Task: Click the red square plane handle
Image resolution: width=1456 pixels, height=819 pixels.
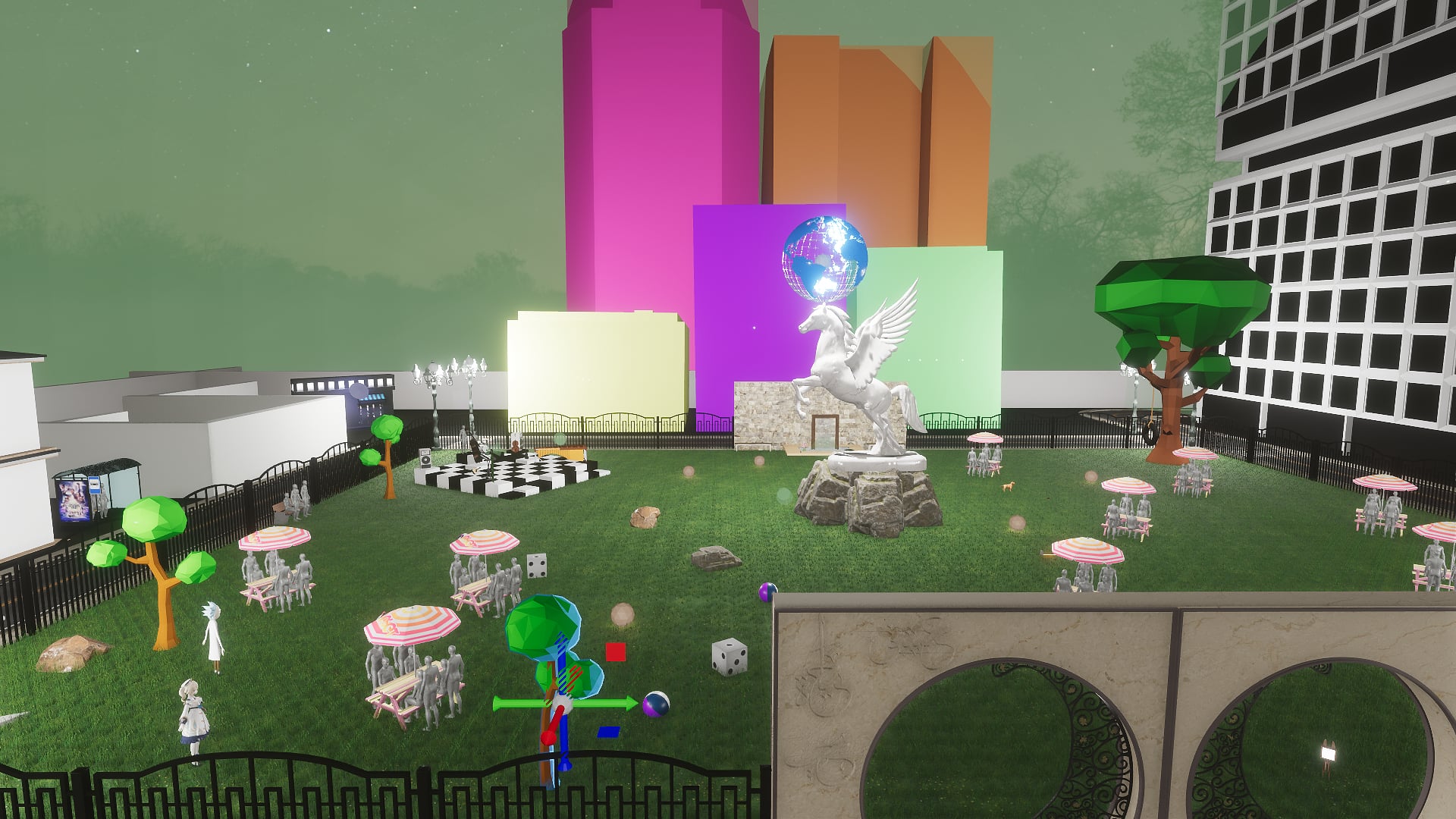Action: coord(615,652)
